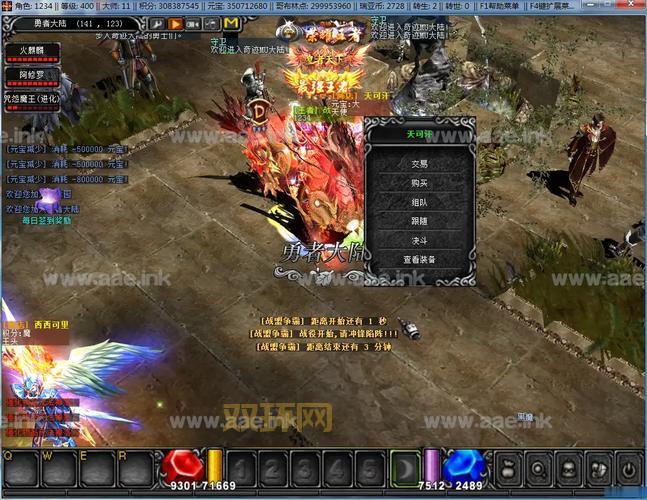Open 查看装备 (View equipment) option

click(x=419, y=260)
